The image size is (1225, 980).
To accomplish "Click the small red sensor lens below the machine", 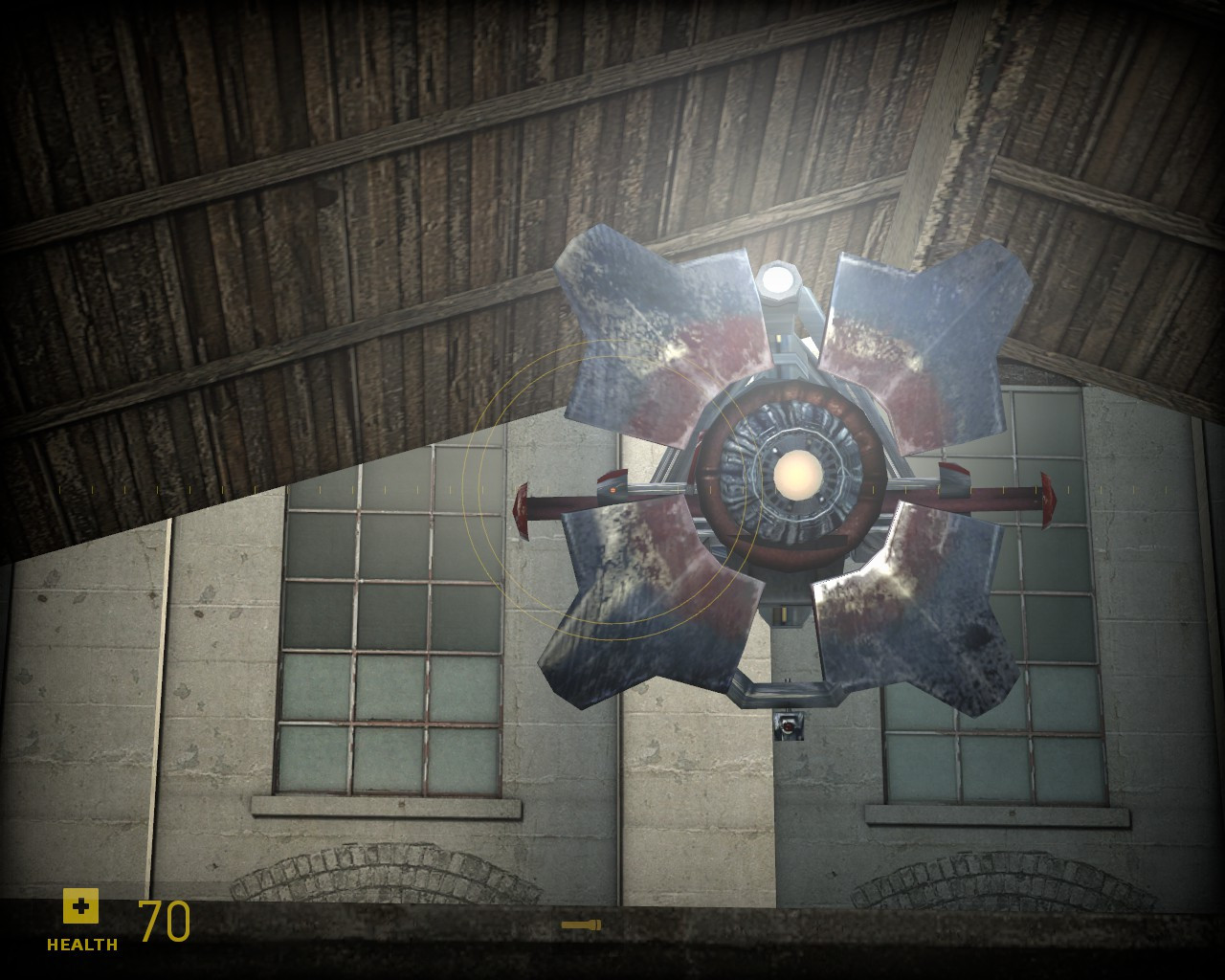I will pos(788,727).
